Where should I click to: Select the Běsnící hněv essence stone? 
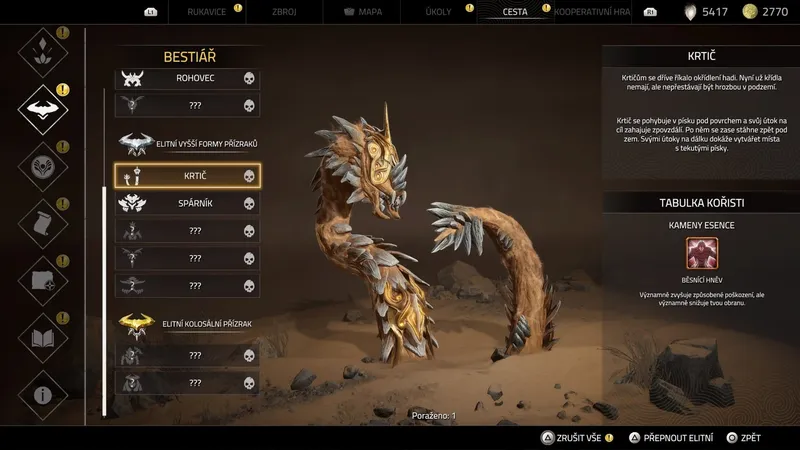pos(701,254)
